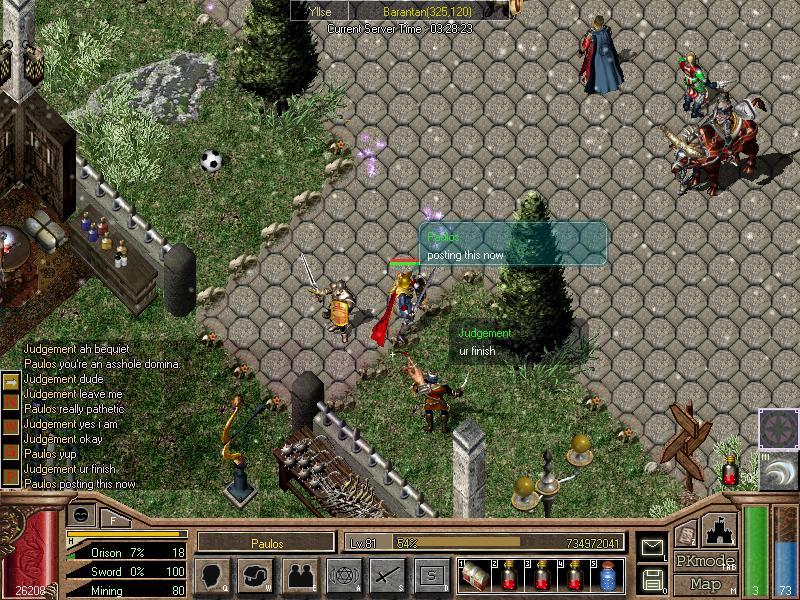Use the red potion in quick slot 3
Image resolution: width=800 pixels, height=600 pixels.
541,575
